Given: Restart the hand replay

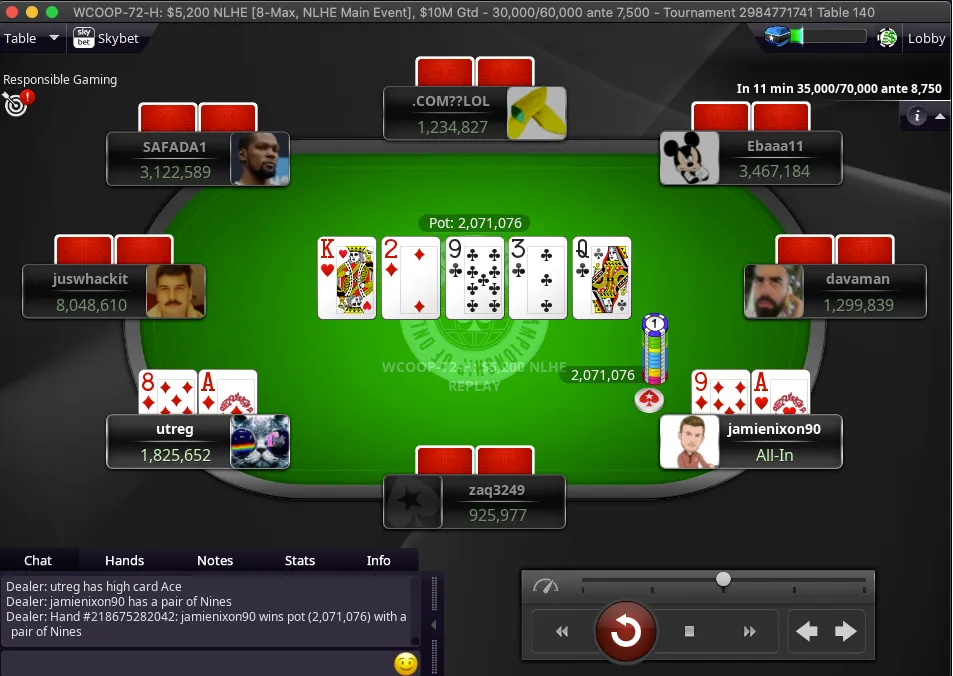Looking at the screenshot, I should click(626, 631).
